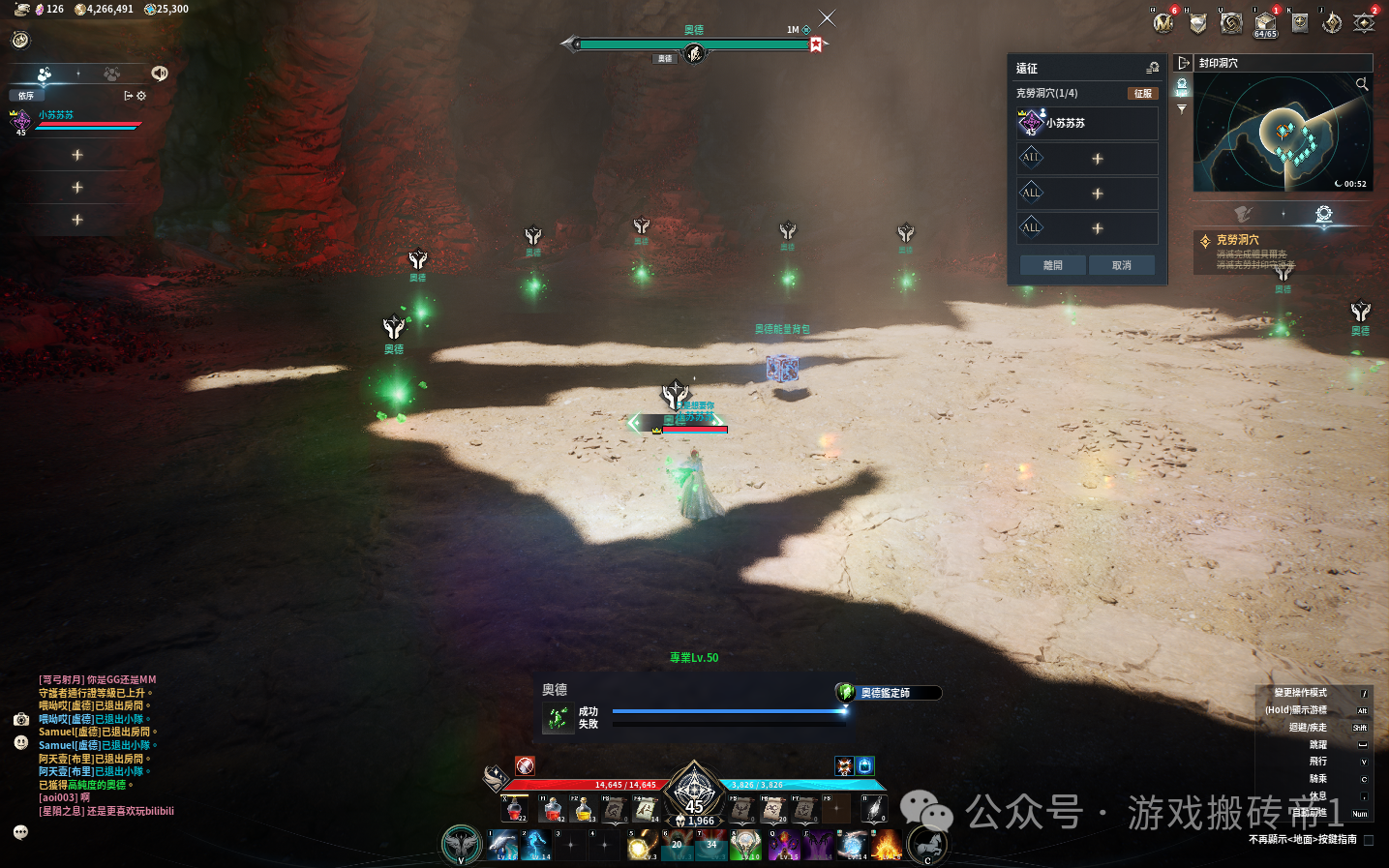The width and height of the screenshot is (1389, 868).
Task: Open party settings gear icon
Action: (x=141, y=96)
